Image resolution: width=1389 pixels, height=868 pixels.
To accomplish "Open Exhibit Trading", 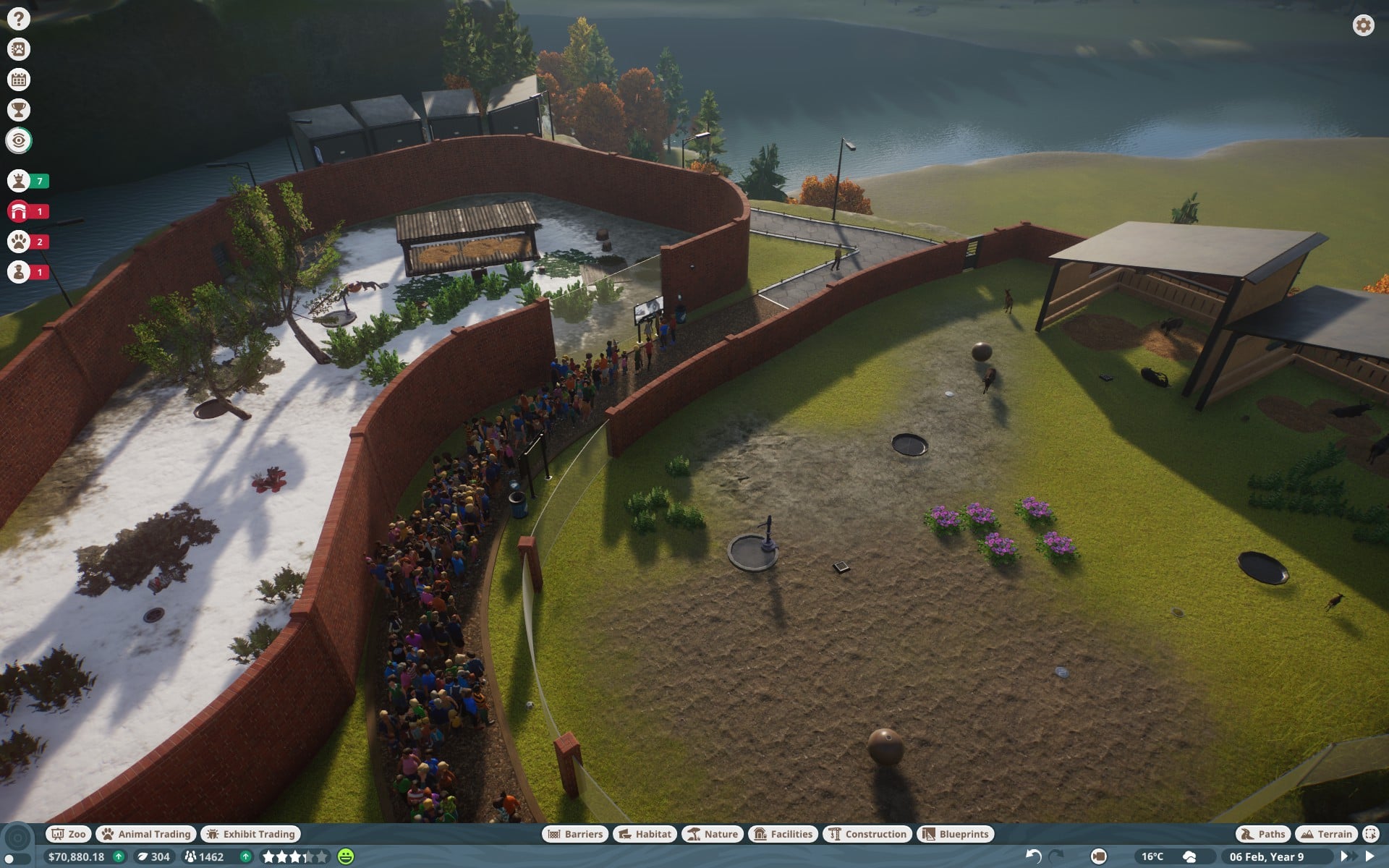I will [x=250, y=834].
